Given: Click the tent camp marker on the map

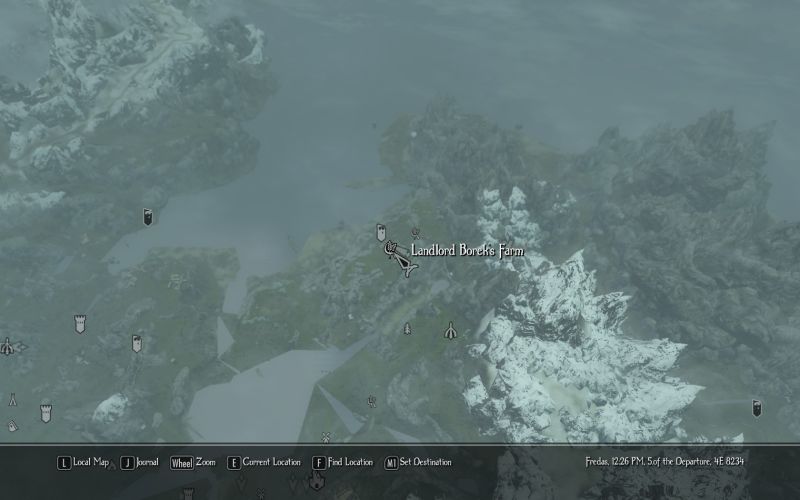Looking at the screenshot, I should 451,329.
